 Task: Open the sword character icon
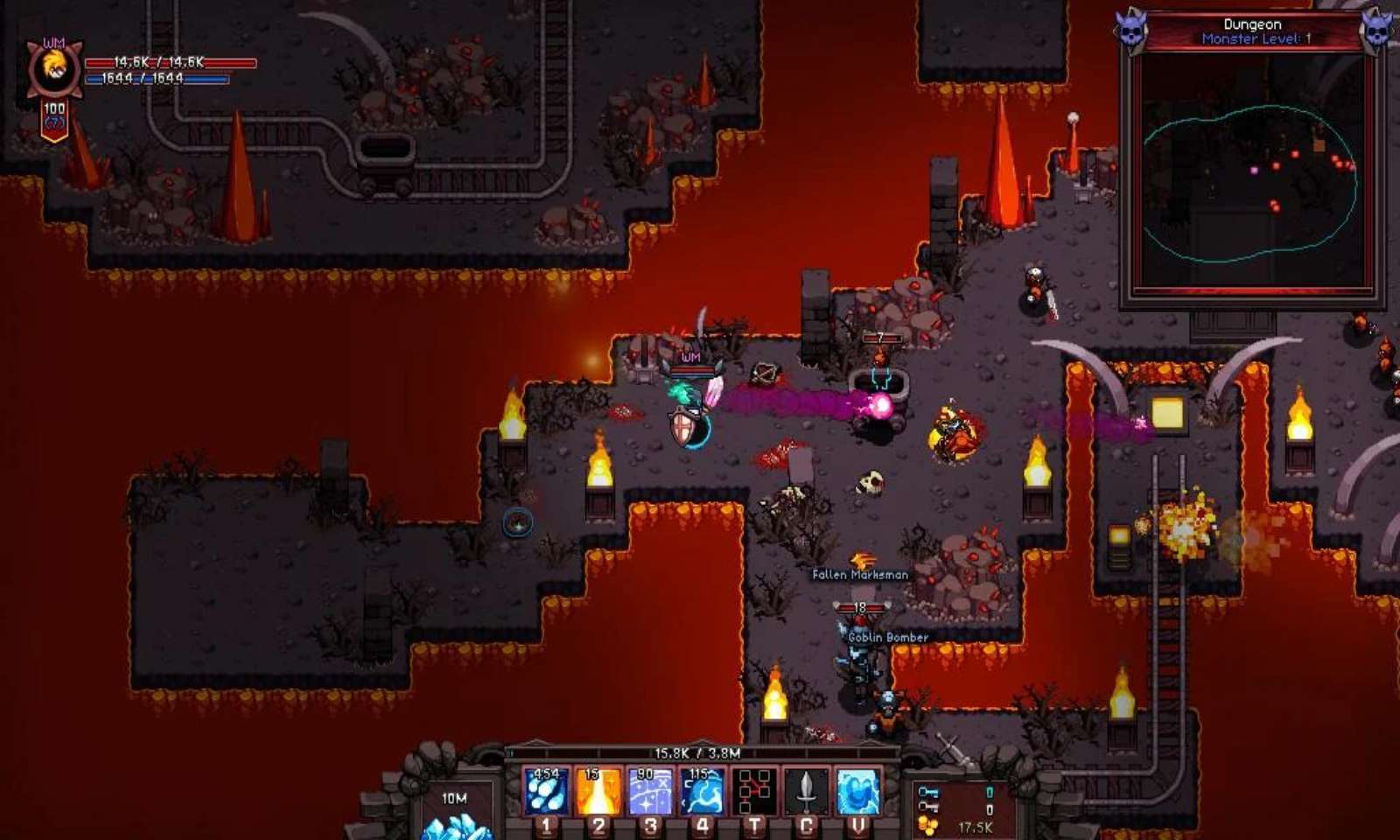click(806, 791)
